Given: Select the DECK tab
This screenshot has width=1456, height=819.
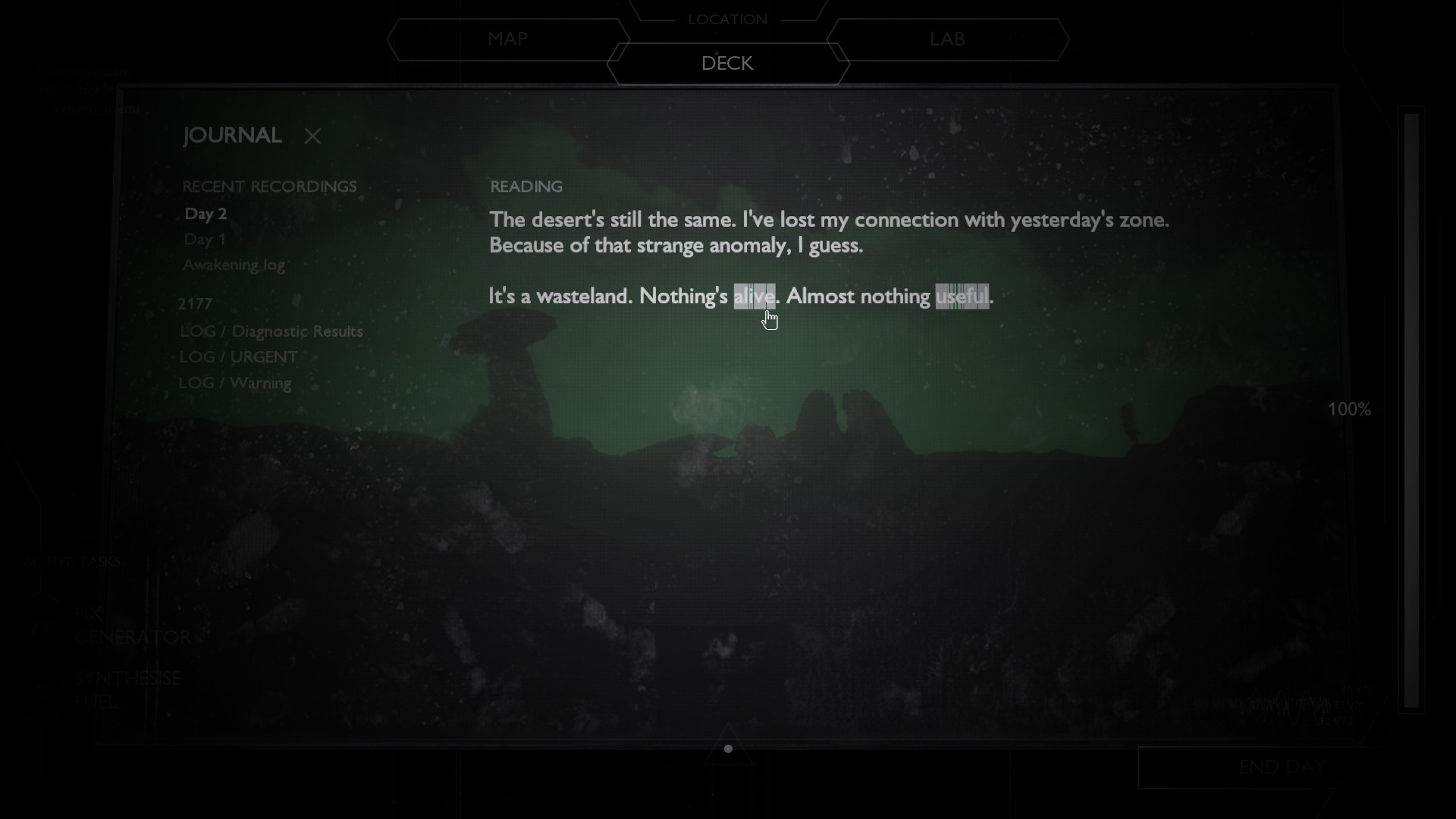Looking at the screenshot, I should 726,64.
